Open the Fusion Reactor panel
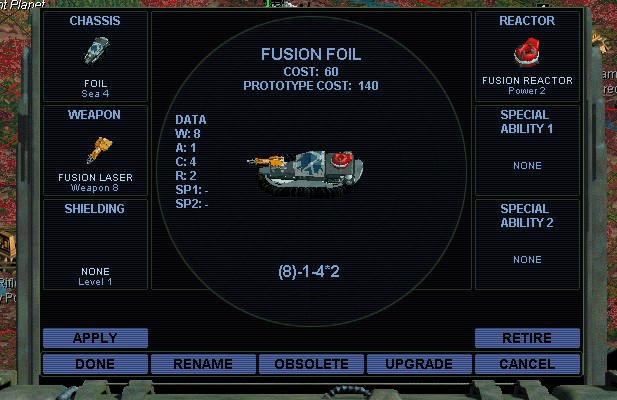The width and height of the screenshot is (617, 400). click(527, 56)
